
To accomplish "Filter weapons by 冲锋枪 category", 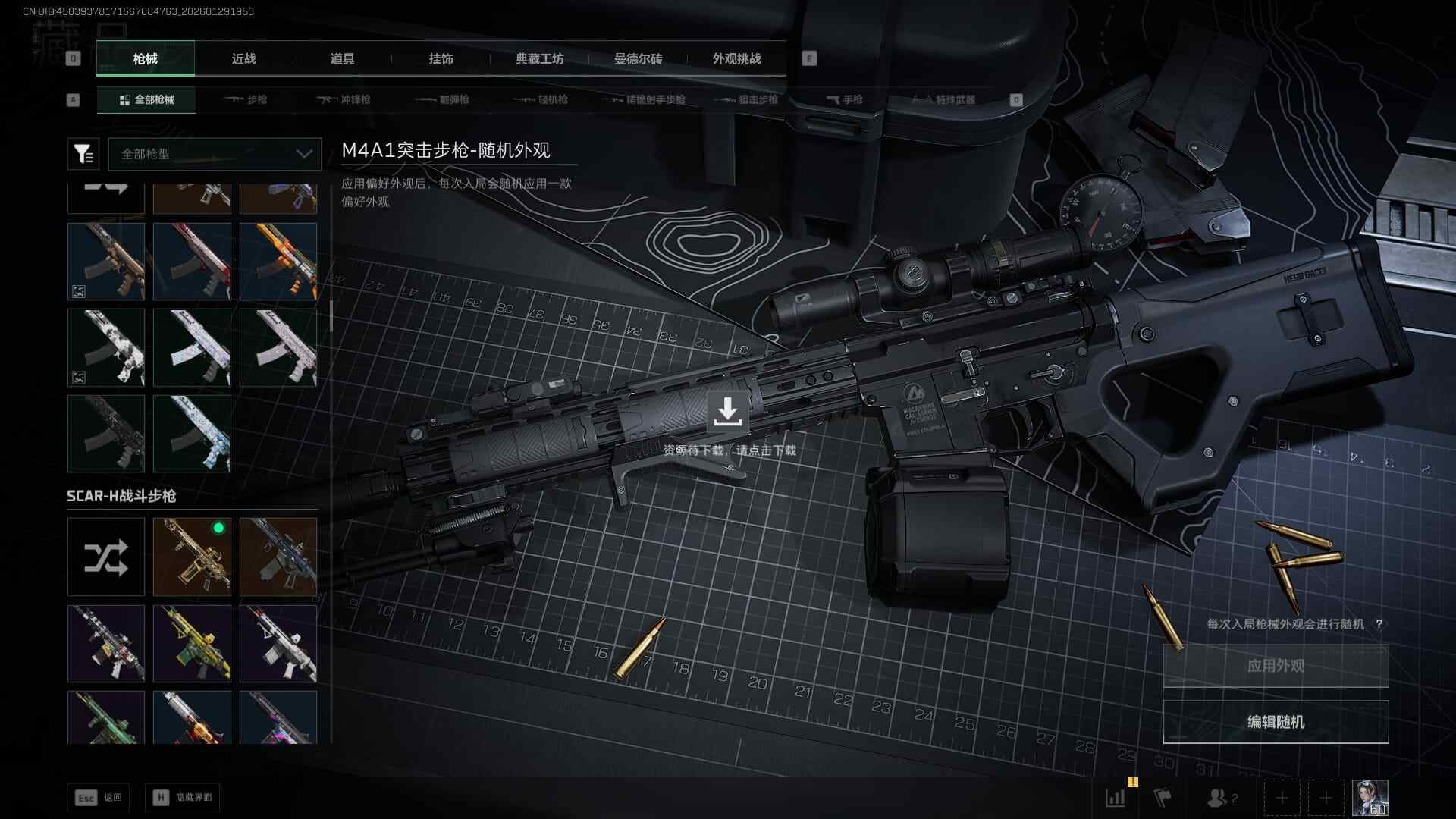I will pos(344,99).
